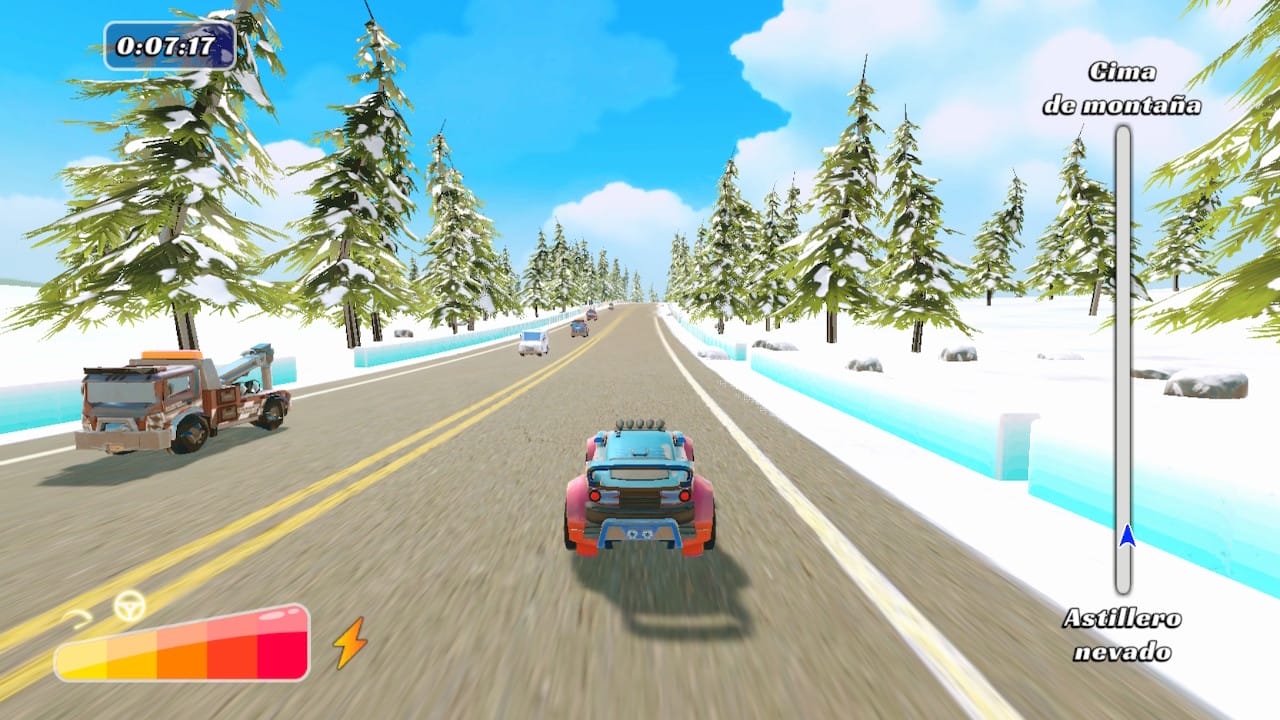Click the blue arrow position marker
Viewport: 1280px width, 720px height.
[1127, 536]
